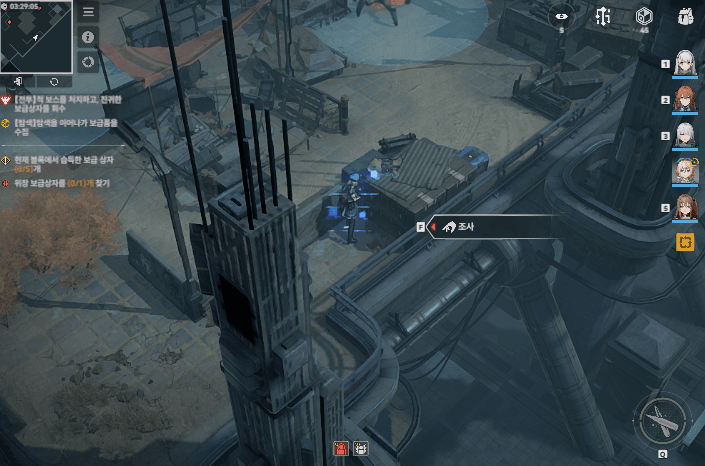Viewport: 705px width, 466px height.
Task: Click the orange square formation button
Action: [685, 242]
